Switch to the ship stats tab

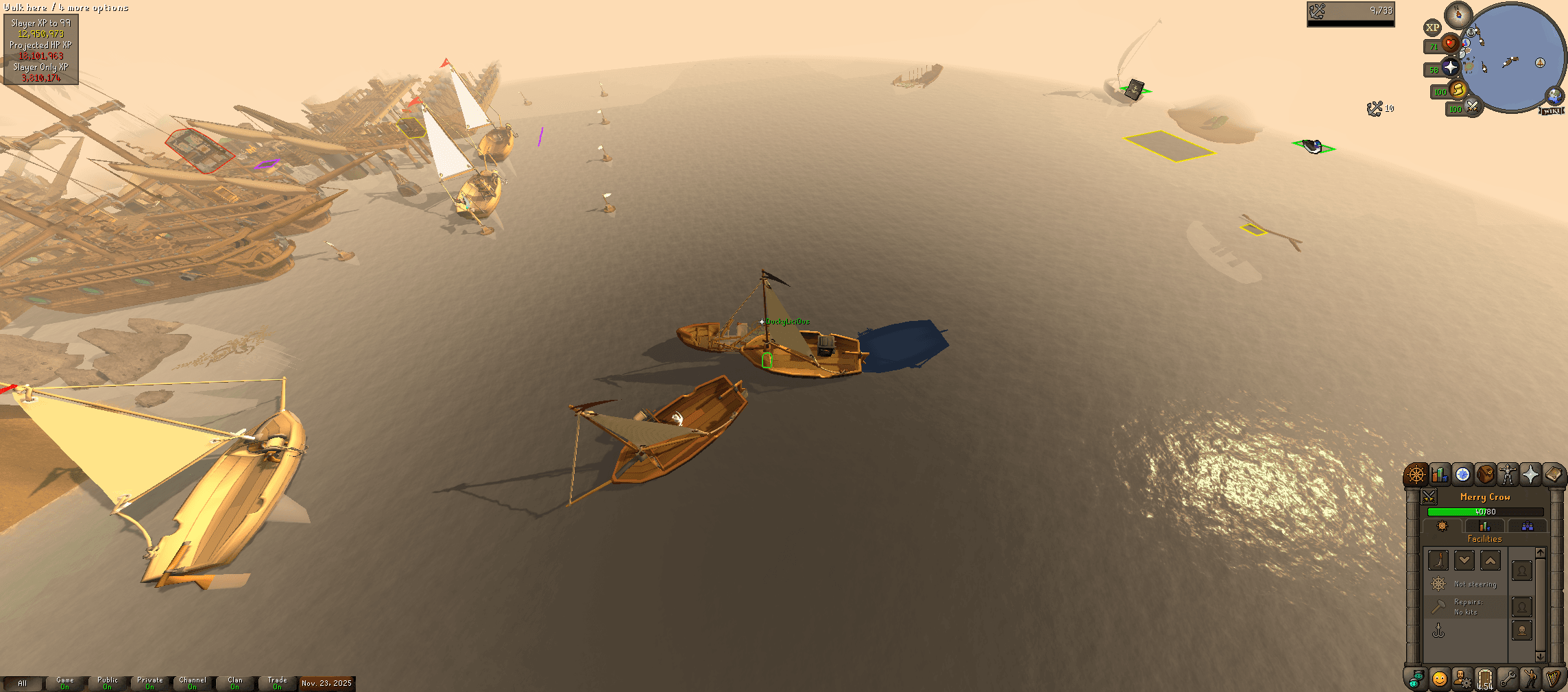pyautogui.click(x=1484, y=525)
